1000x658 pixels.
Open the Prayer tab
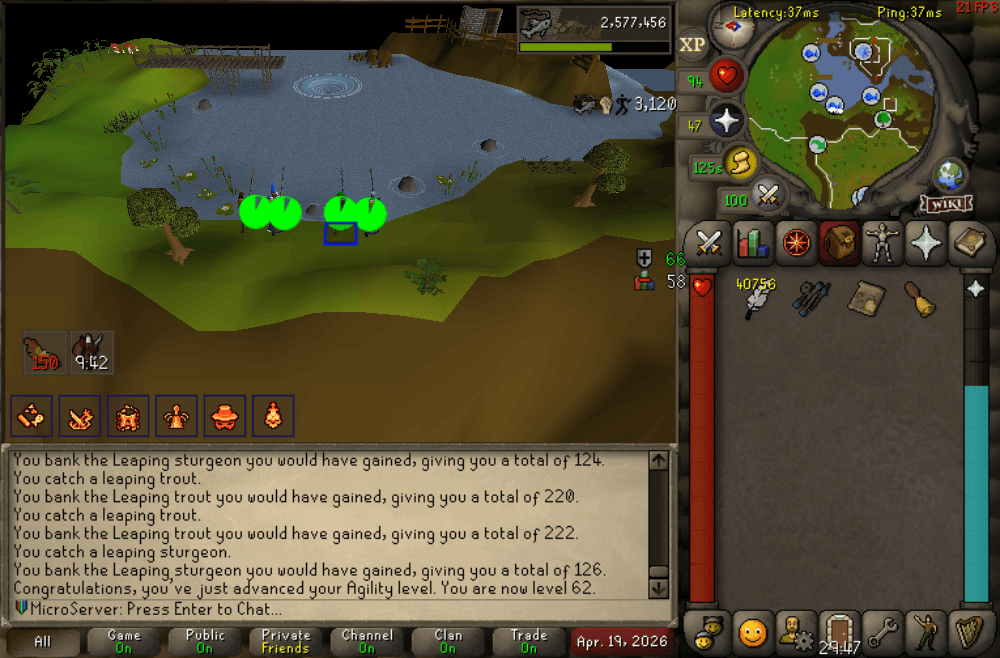click(x=926, y=243)
